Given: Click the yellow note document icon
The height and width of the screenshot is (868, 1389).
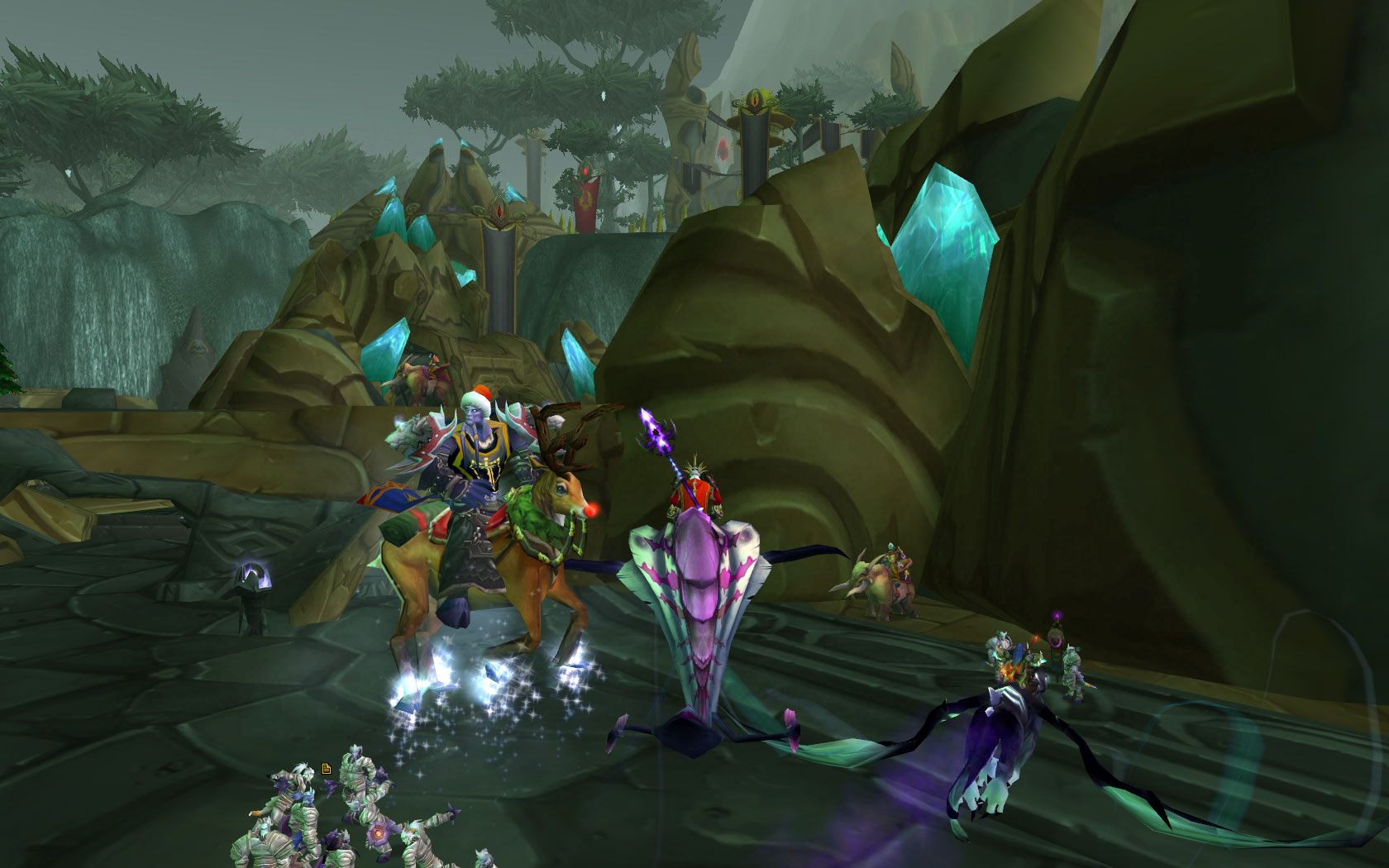Looking at the screenshot, I should (327, 769).
